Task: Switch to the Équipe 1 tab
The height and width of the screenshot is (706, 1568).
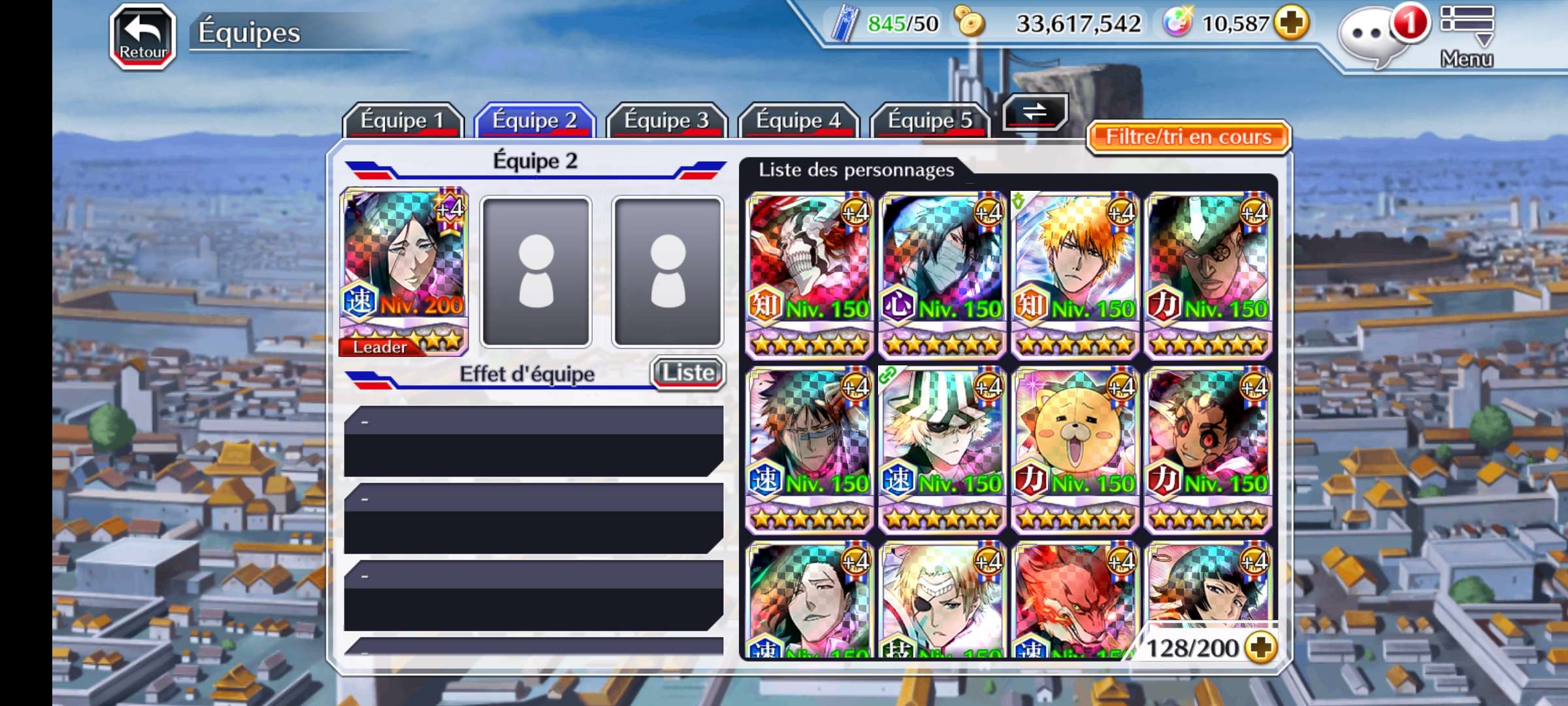Action: (x=402, y=120)
